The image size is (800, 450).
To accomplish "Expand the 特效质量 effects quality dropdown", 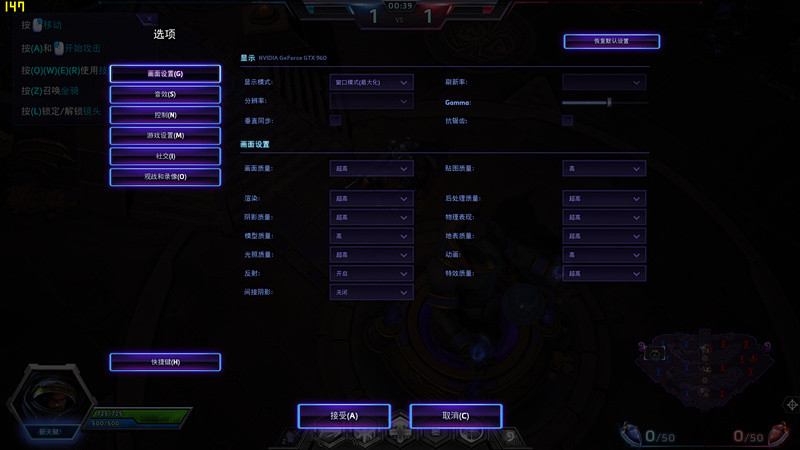I will pos(604,273).
